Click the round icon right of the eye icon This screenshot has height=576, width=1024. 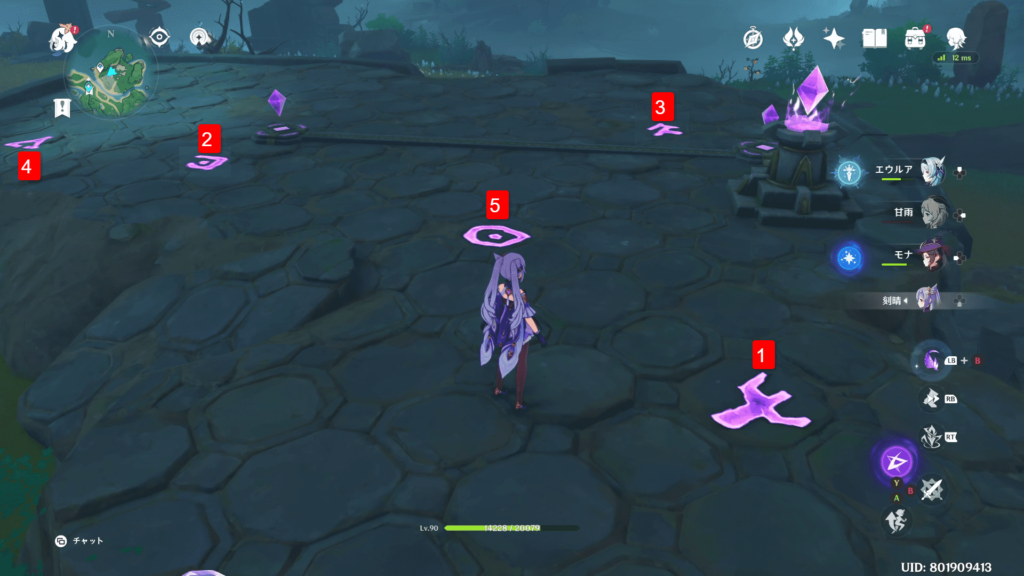click(201, 38)
